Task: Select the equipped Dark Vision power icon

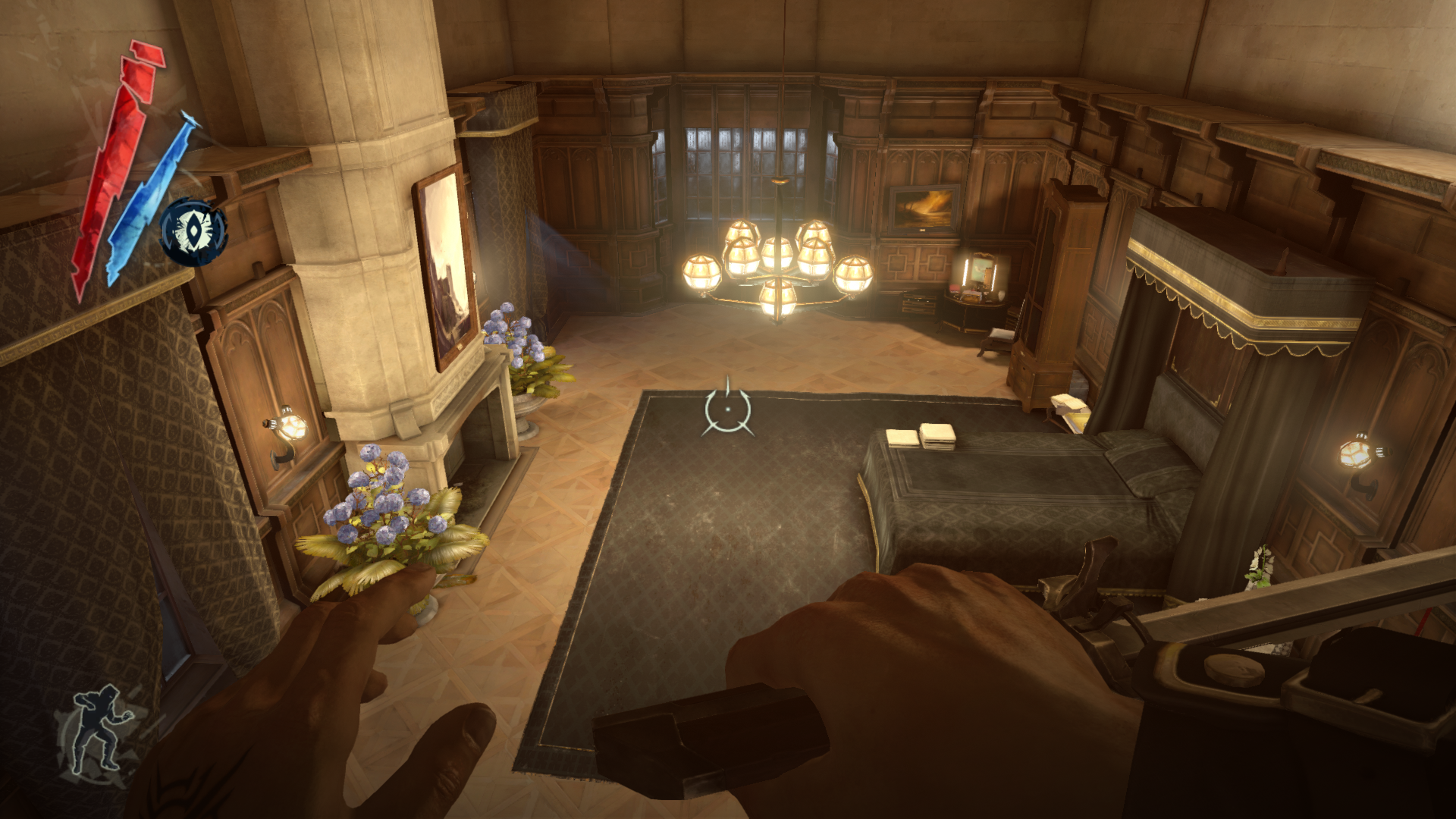Action: tap(194, 232)
